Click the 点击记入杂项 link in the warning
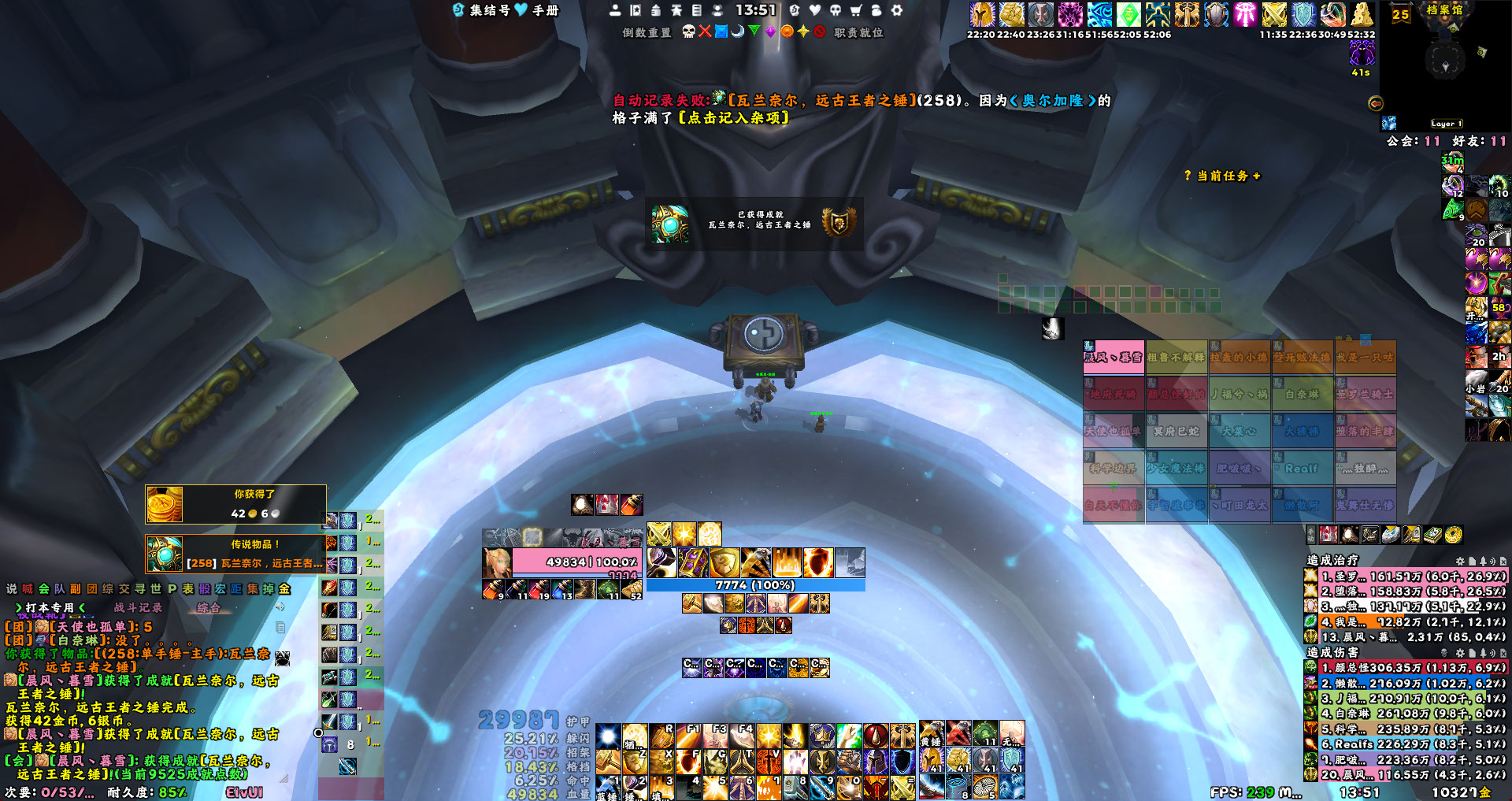 point(733,117)
